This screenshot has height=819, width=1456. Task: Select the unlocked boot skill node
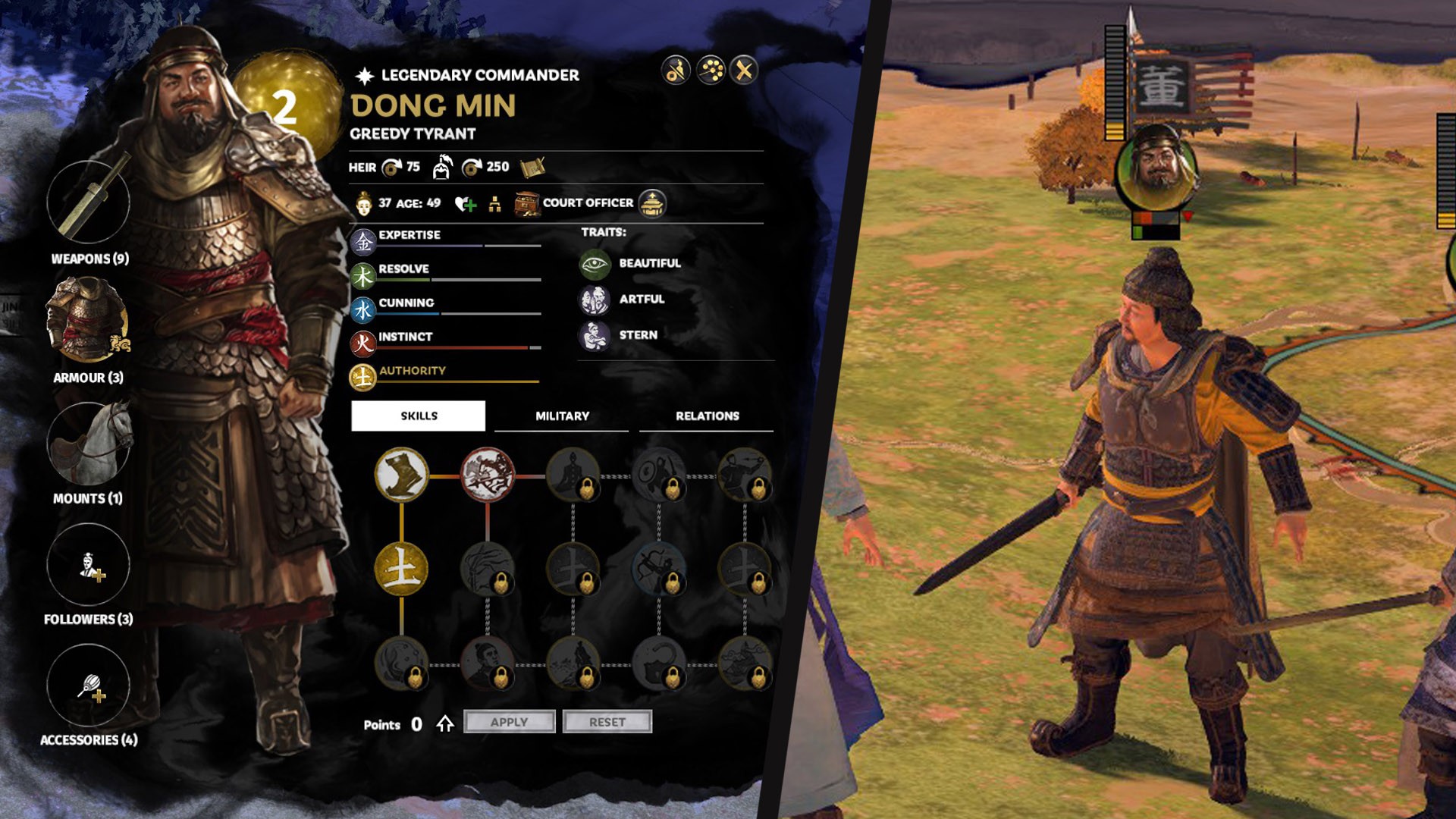pyautogui.click(x=401, y=475)
